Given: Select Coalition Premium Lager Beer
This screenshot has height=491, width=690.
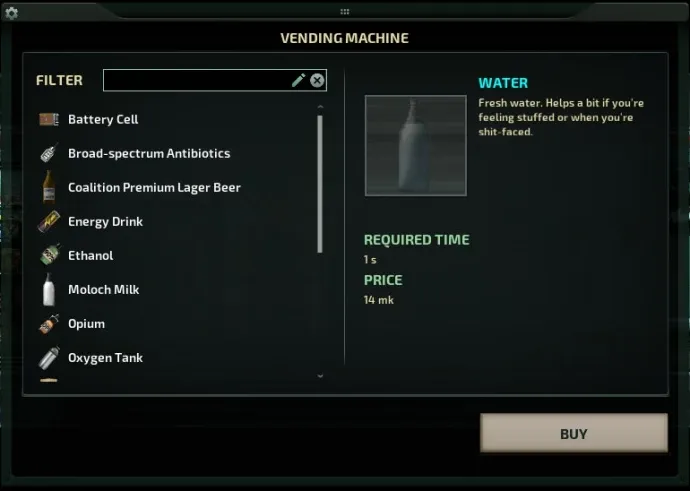Looking at the screenshot, I should [154, 188].
